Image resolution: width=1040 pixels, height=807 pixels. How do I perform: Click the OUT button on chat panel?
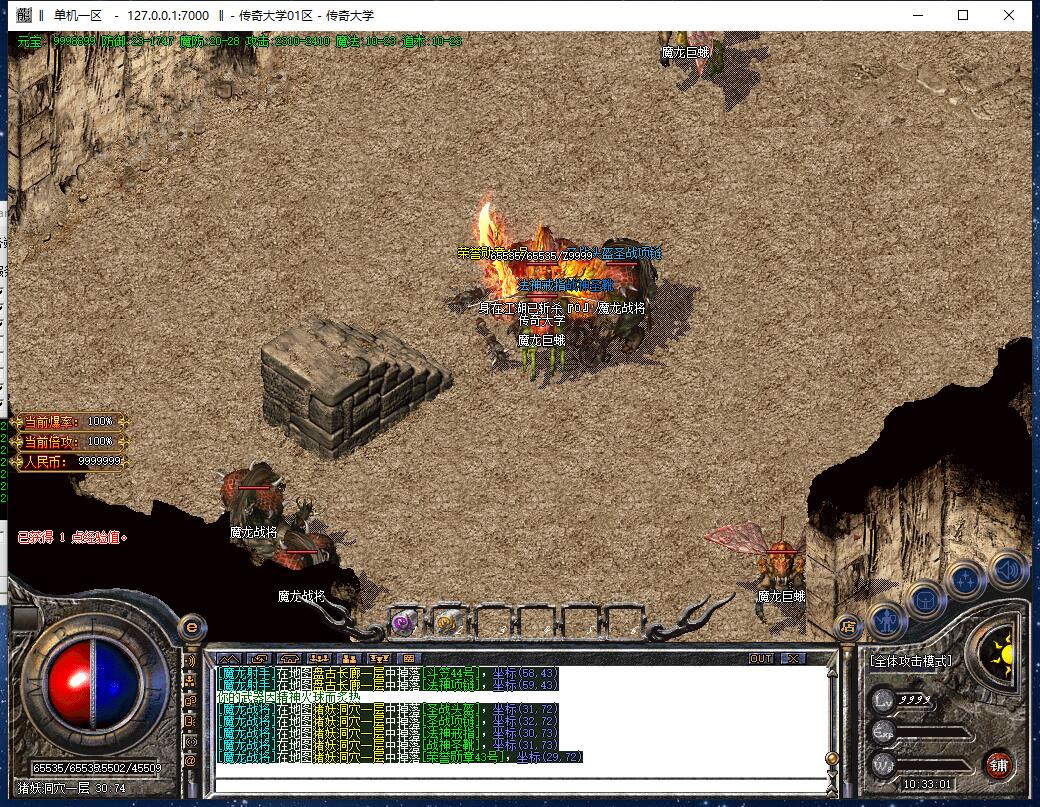pyautogui.click(x=762, y=658)
